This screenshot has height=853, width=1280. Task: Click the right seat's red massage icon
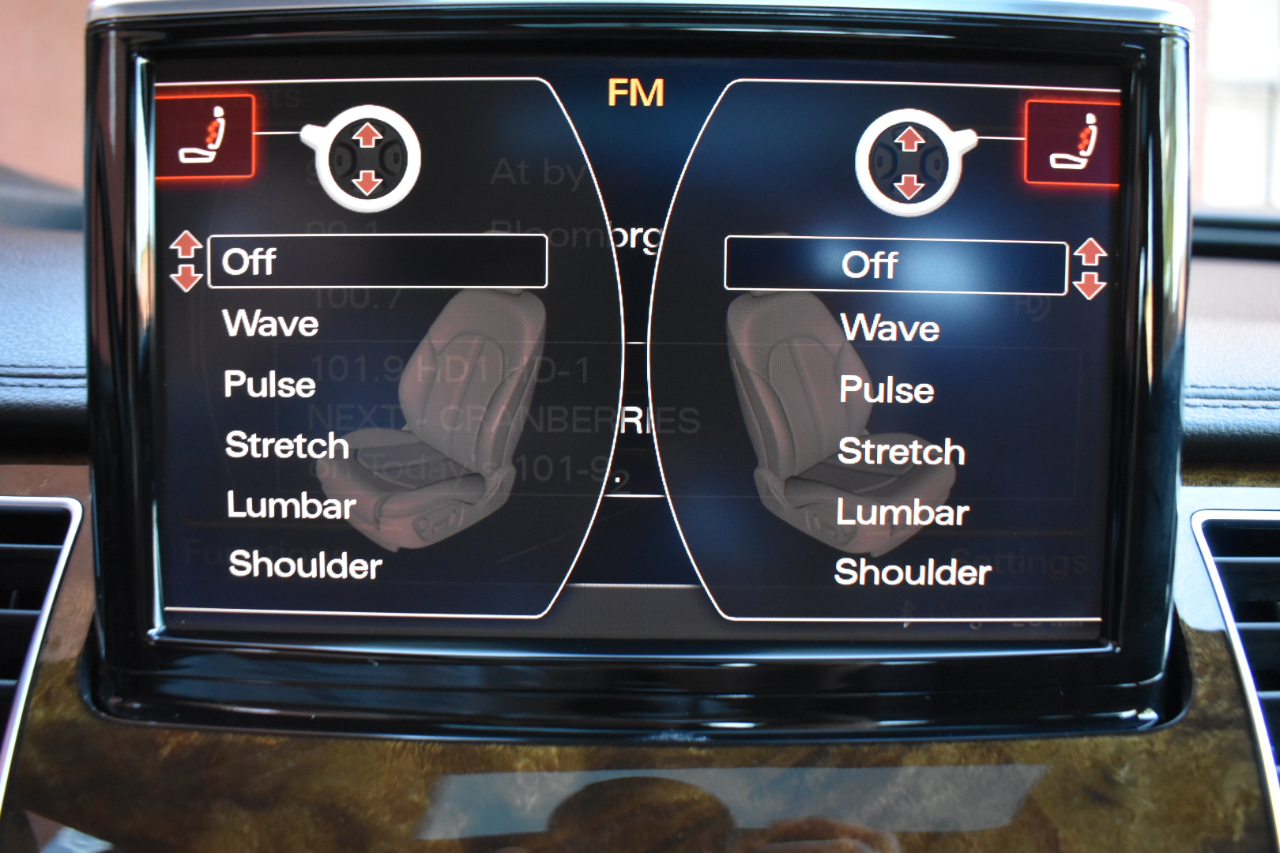click(1071, 142)
